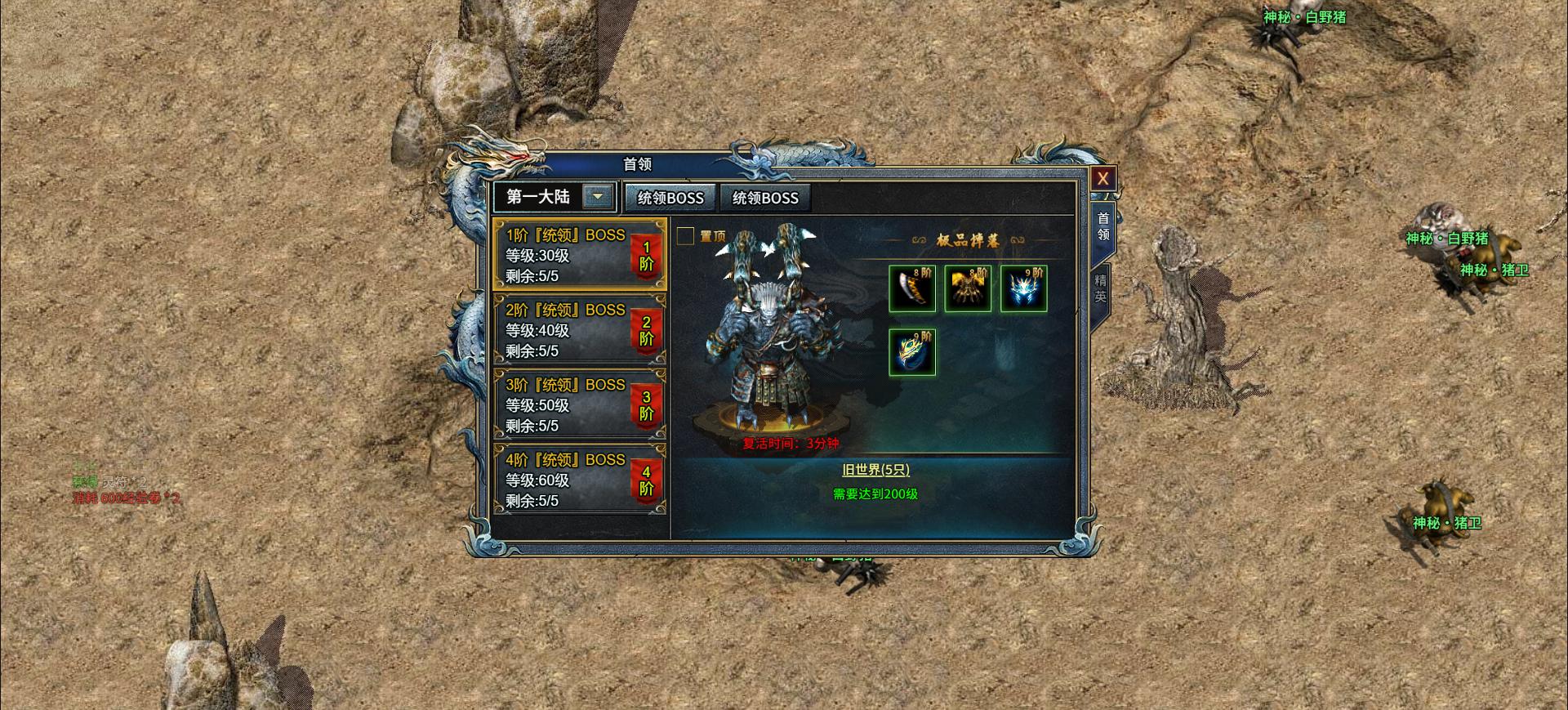Viewport: 1568px width, 710px height.
Task: Choose the 3阶『统领』BOSS level 50 entry
Action: (579, 404)
